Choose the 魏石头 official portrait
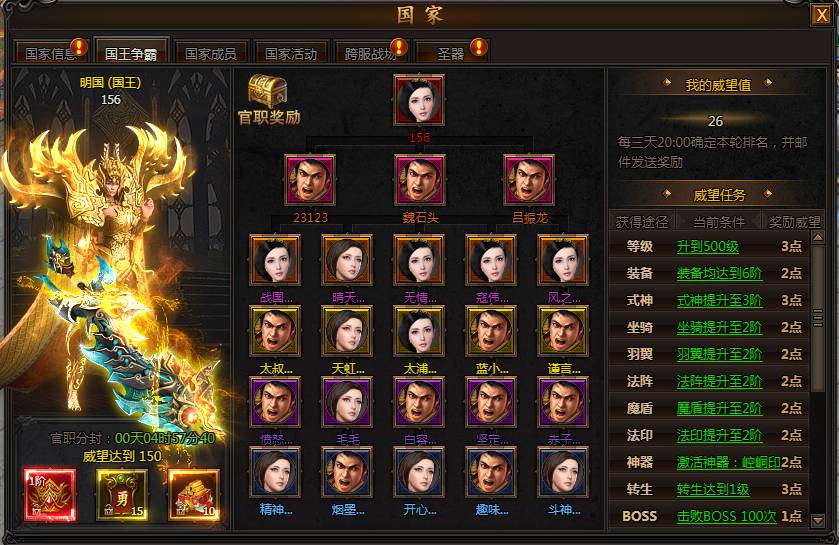 point(419,179)
